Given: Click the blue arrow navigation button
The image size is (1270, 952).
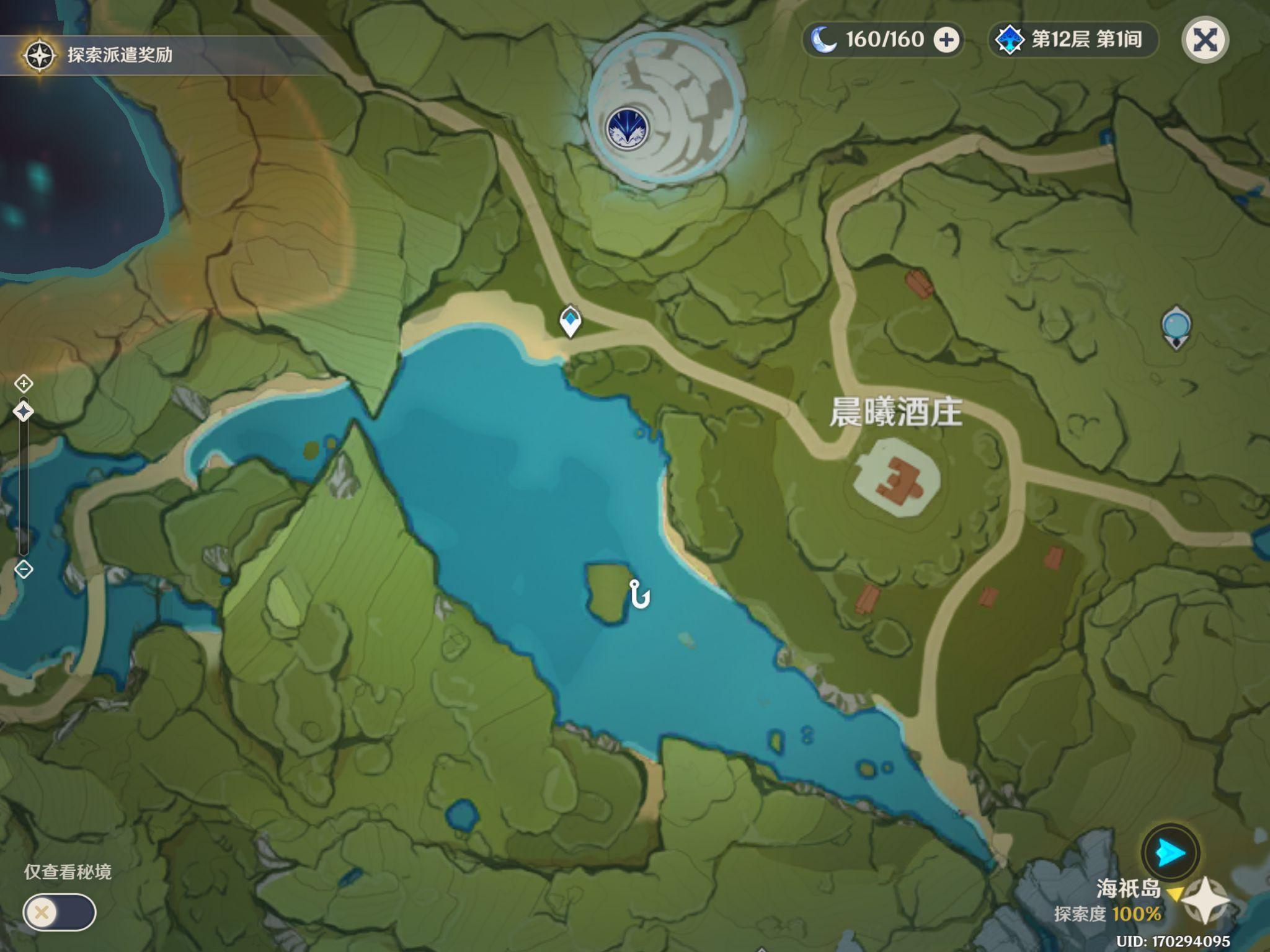Looking at the screenshot, I should click(1170, 853).
